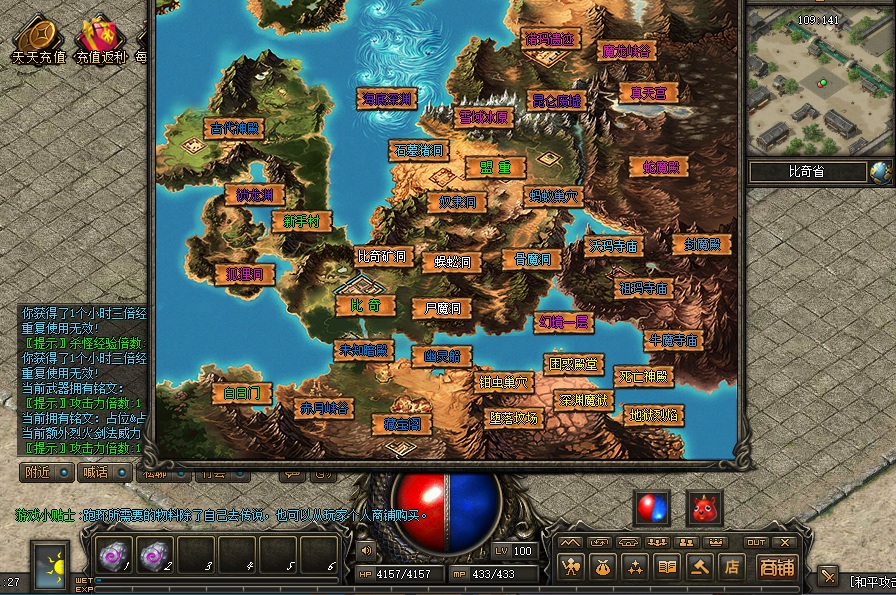The width and height of the screenshot is (896, 595).
Task: Go to 新手村 on the map
Action: pos(301,222)
